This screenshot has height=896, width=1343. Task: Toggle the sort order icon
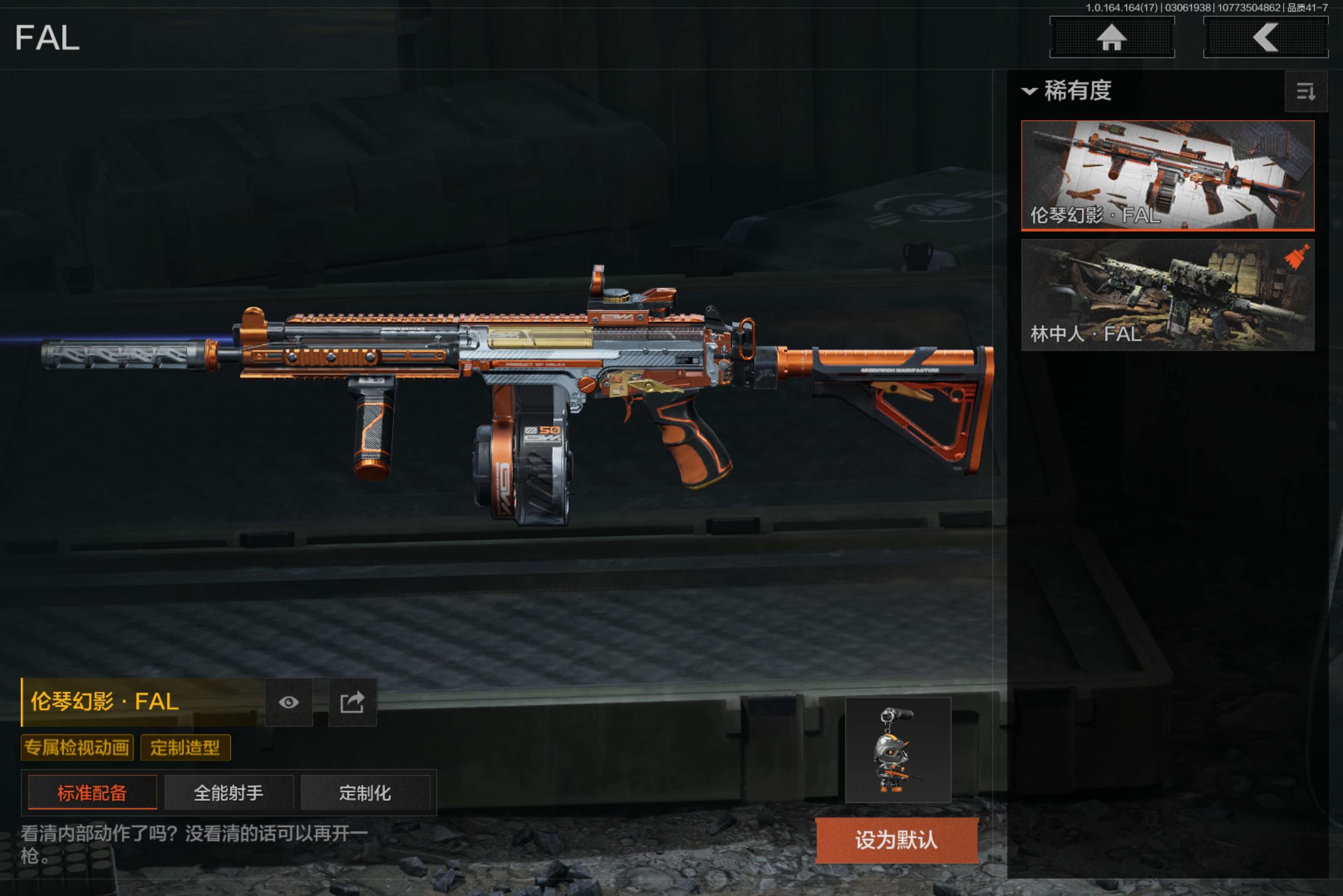pyautogui.click(x=1305, y=91)
